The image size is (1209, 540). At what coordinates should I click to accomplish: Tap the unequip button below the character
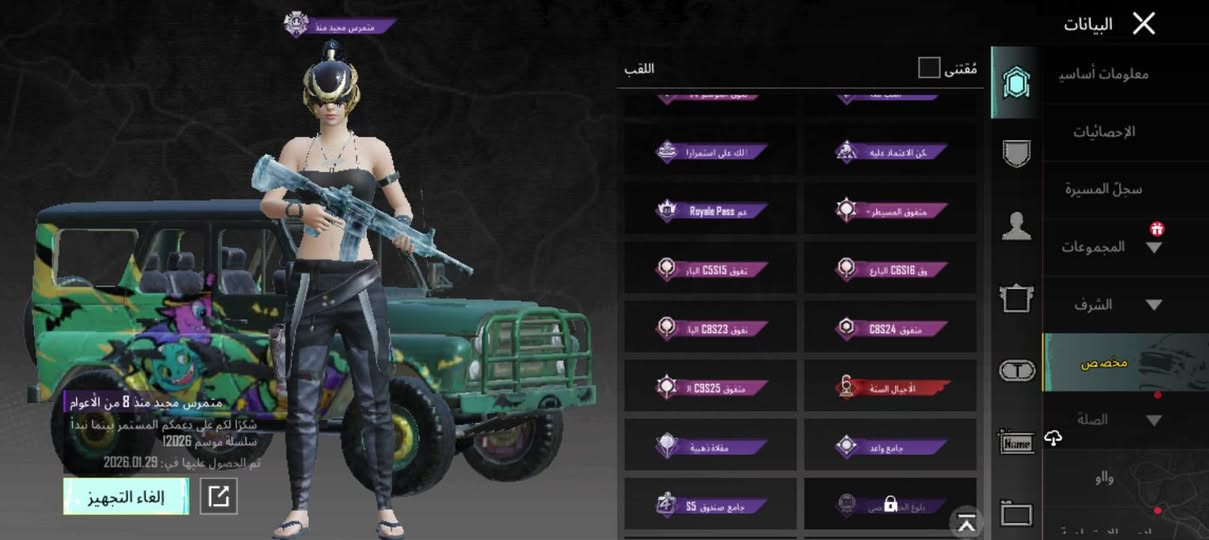(126, 496)
